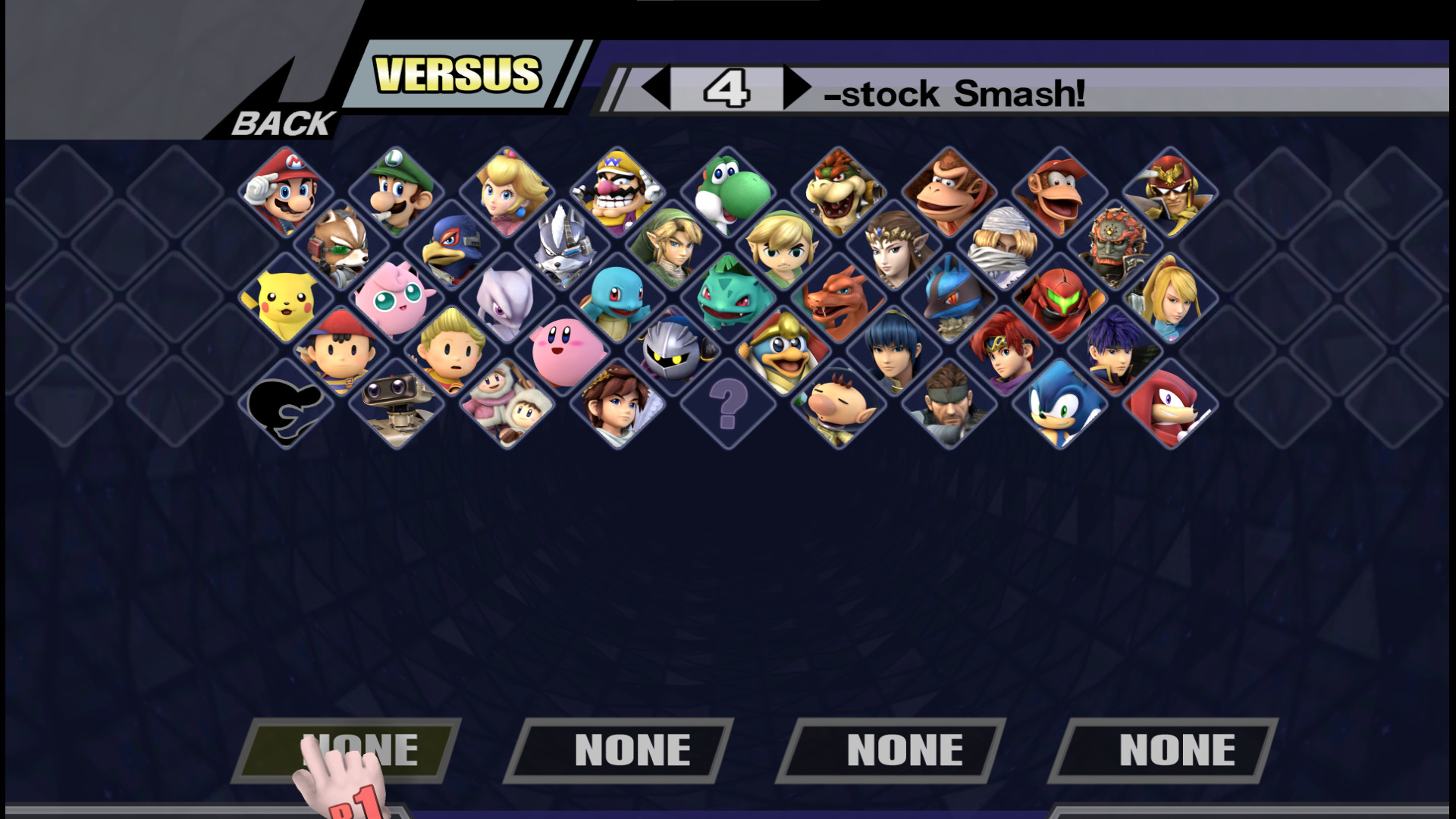Open Player 3's NONE name selector
The width and height of the screenshot is (1456, 819).
(902, 749)
